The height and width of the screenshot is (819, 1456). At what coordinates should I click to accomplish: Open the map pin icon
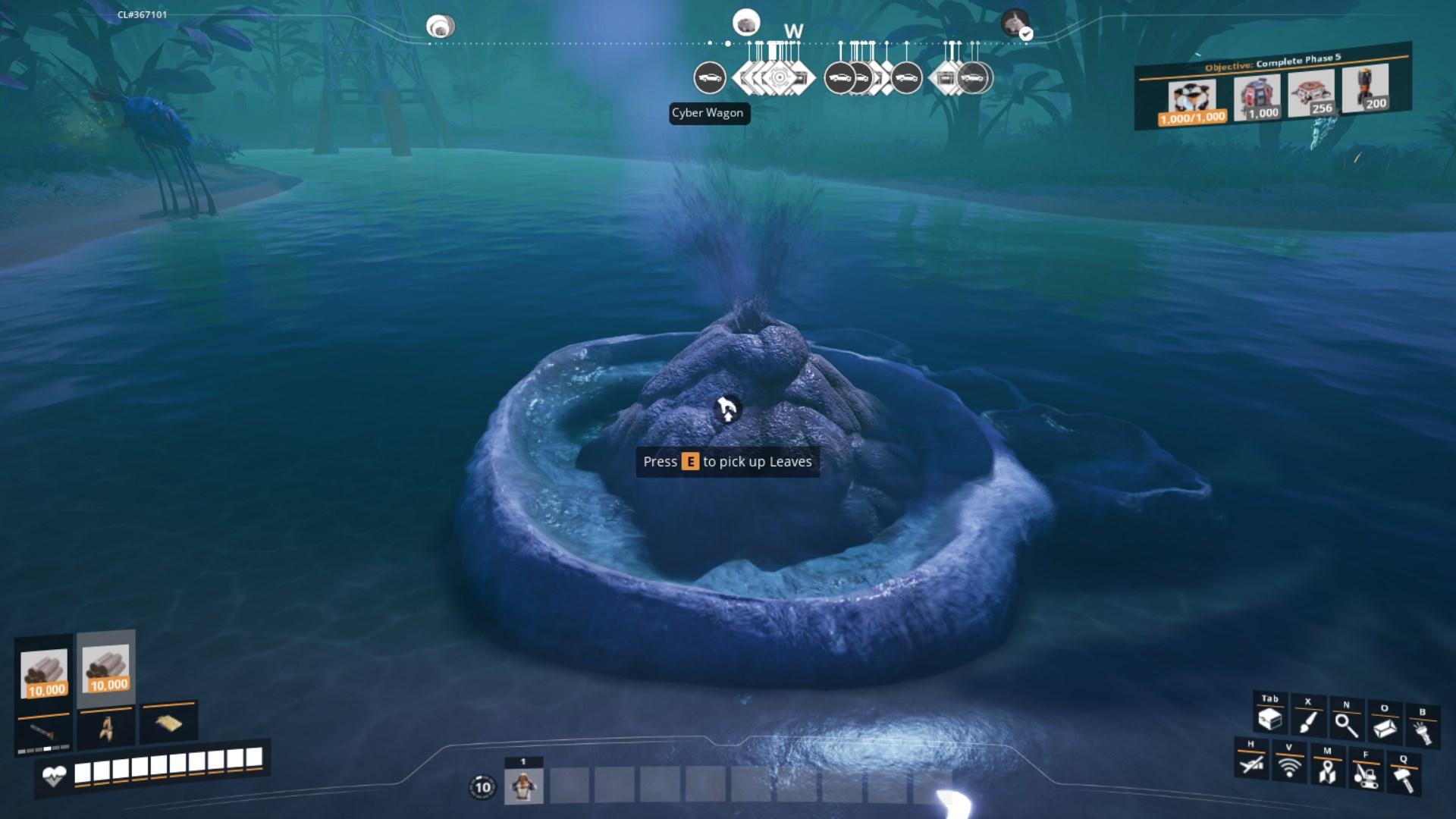pyautogui.click(x=1327, y=770)
